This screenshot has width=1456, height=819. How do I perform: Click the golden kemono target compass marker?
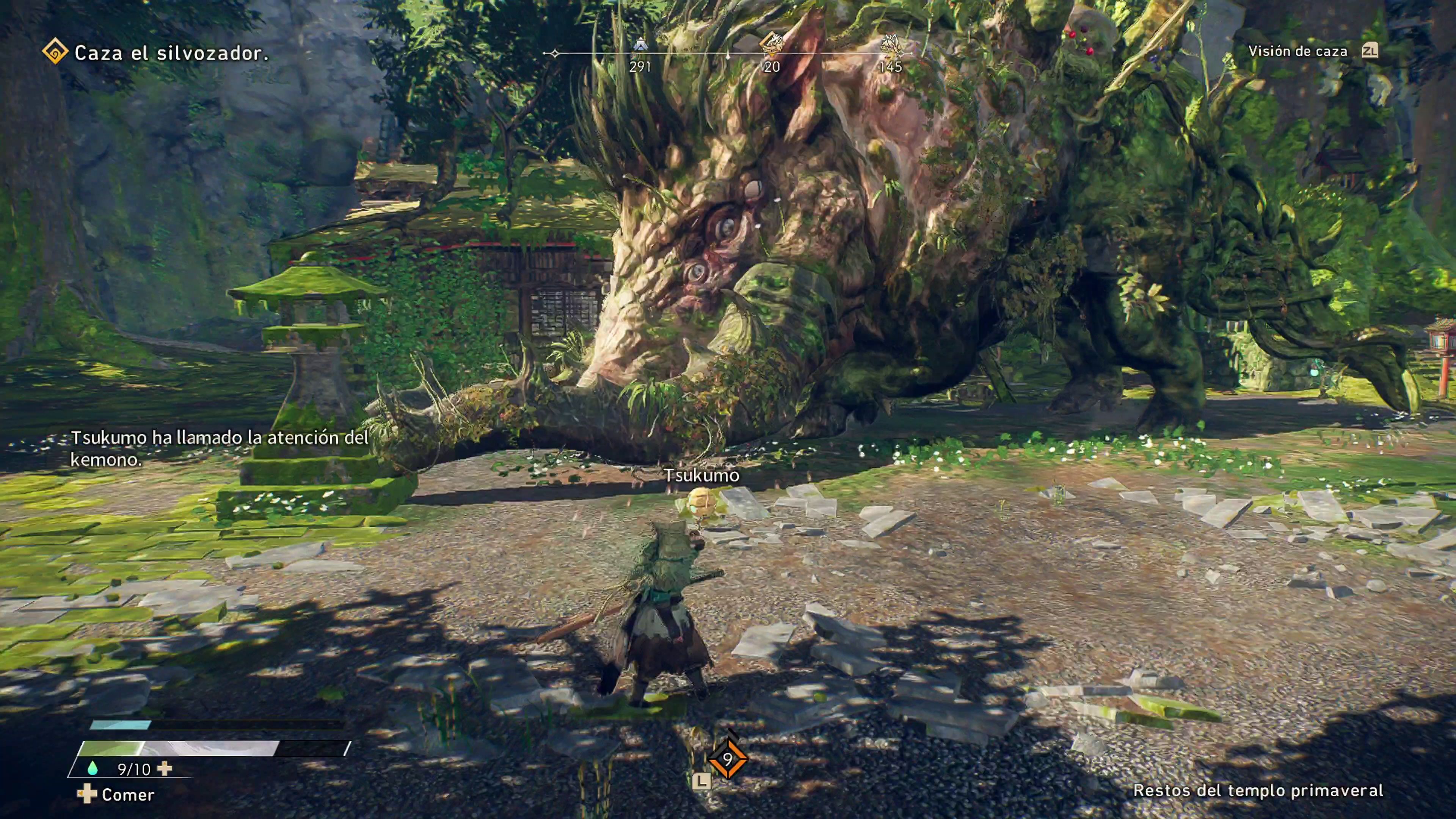771,43
